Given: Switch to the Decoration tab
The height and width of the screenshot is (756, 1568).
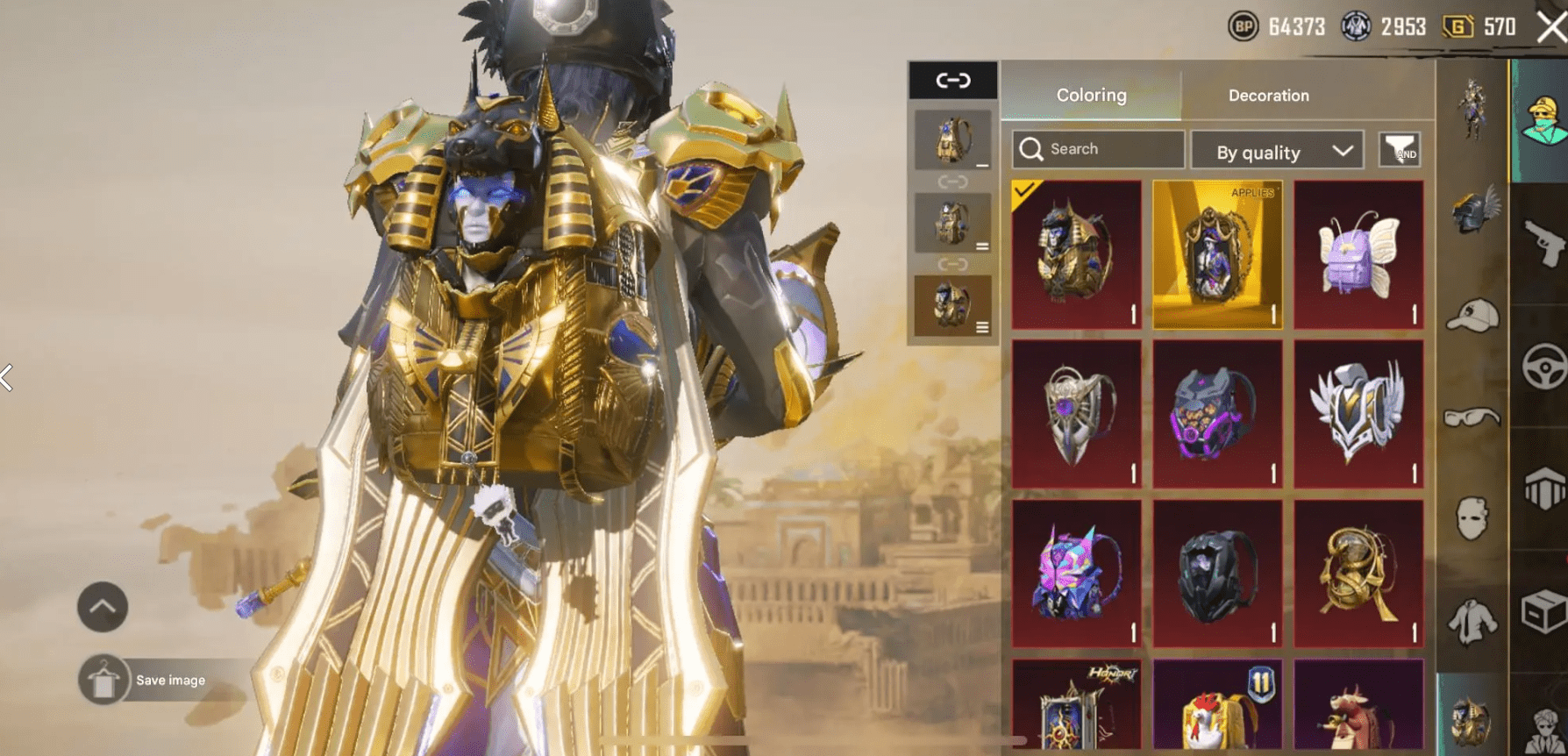Looking at the screenshot, I should 1268,95.
